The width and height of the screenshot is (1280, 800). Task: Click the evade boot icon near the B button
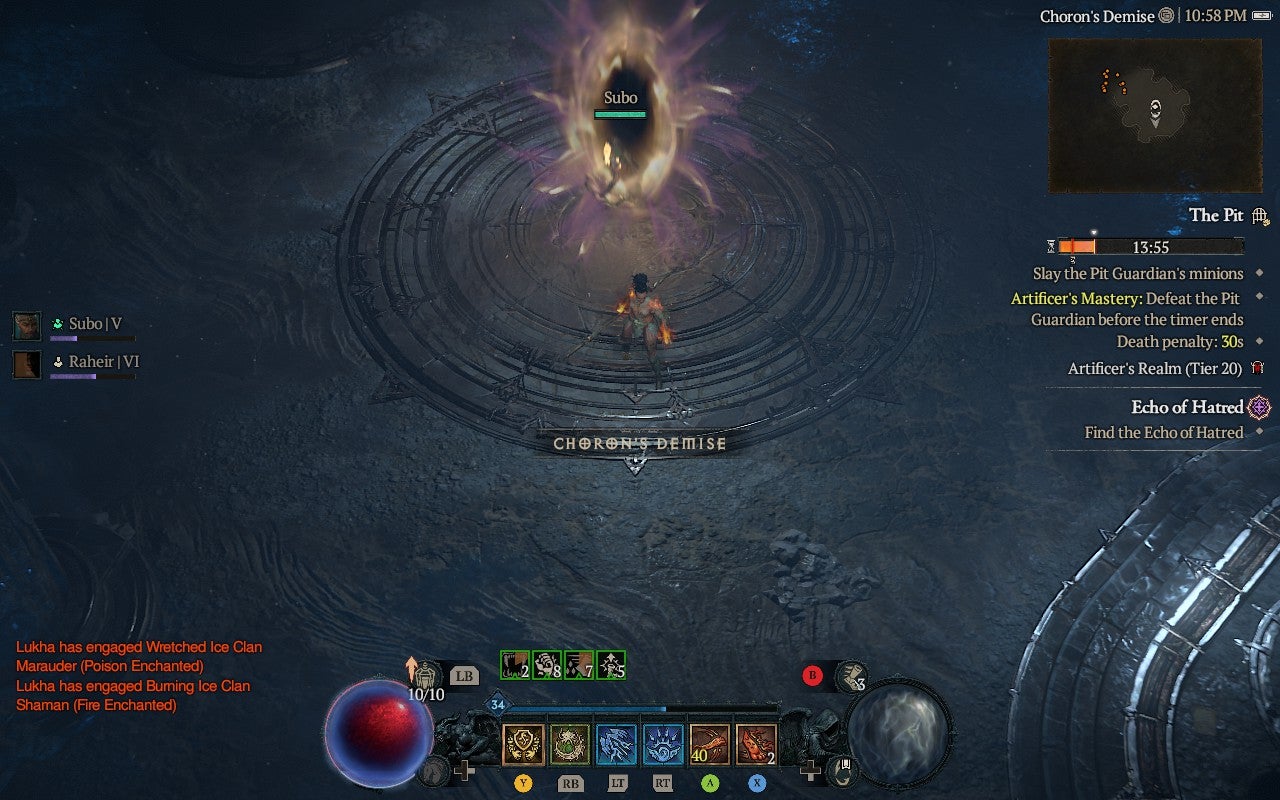click(853, 675)
